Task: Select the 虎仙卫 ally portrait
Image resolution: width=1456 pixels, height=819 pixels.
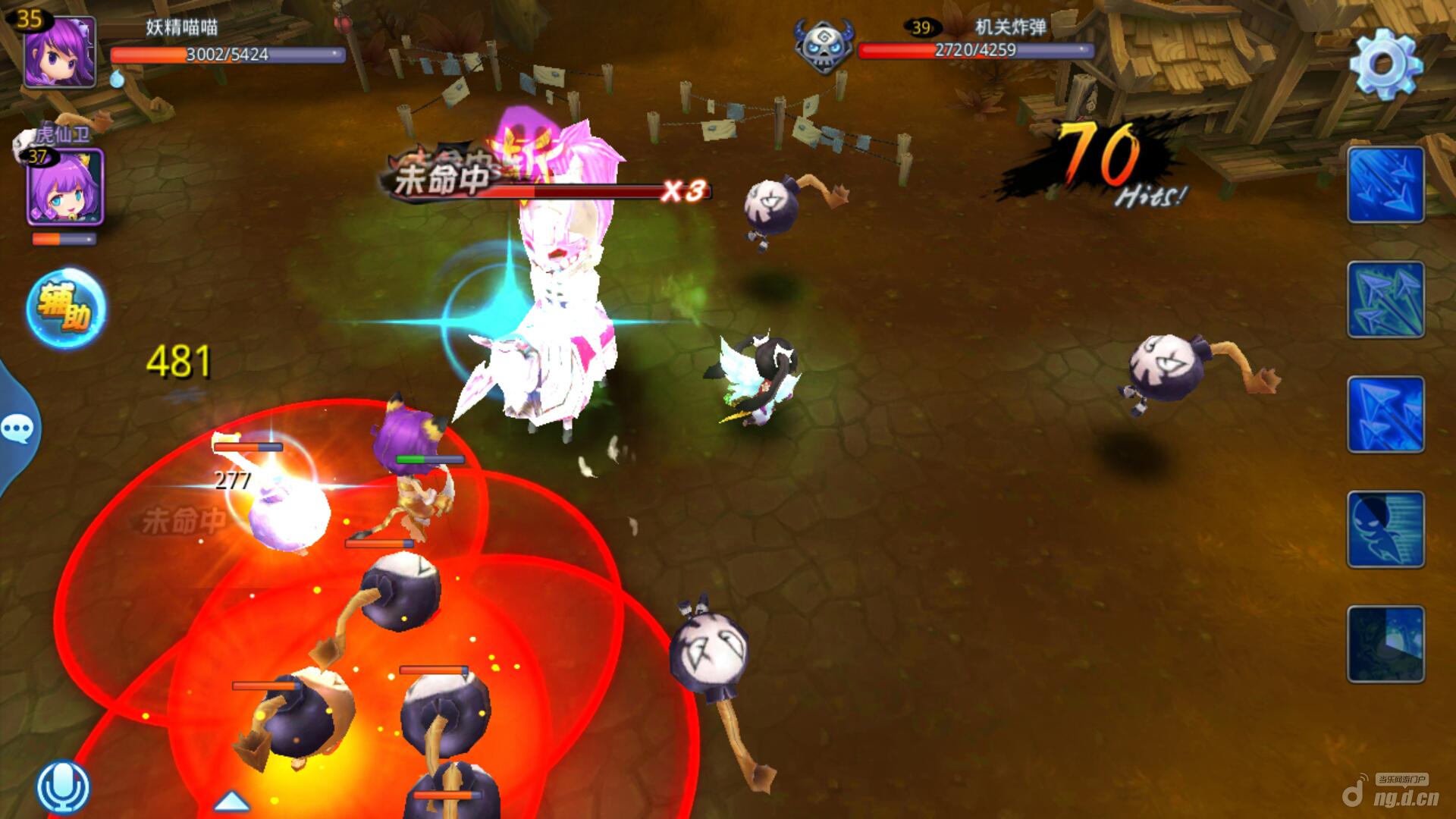Action: point(65,187)
